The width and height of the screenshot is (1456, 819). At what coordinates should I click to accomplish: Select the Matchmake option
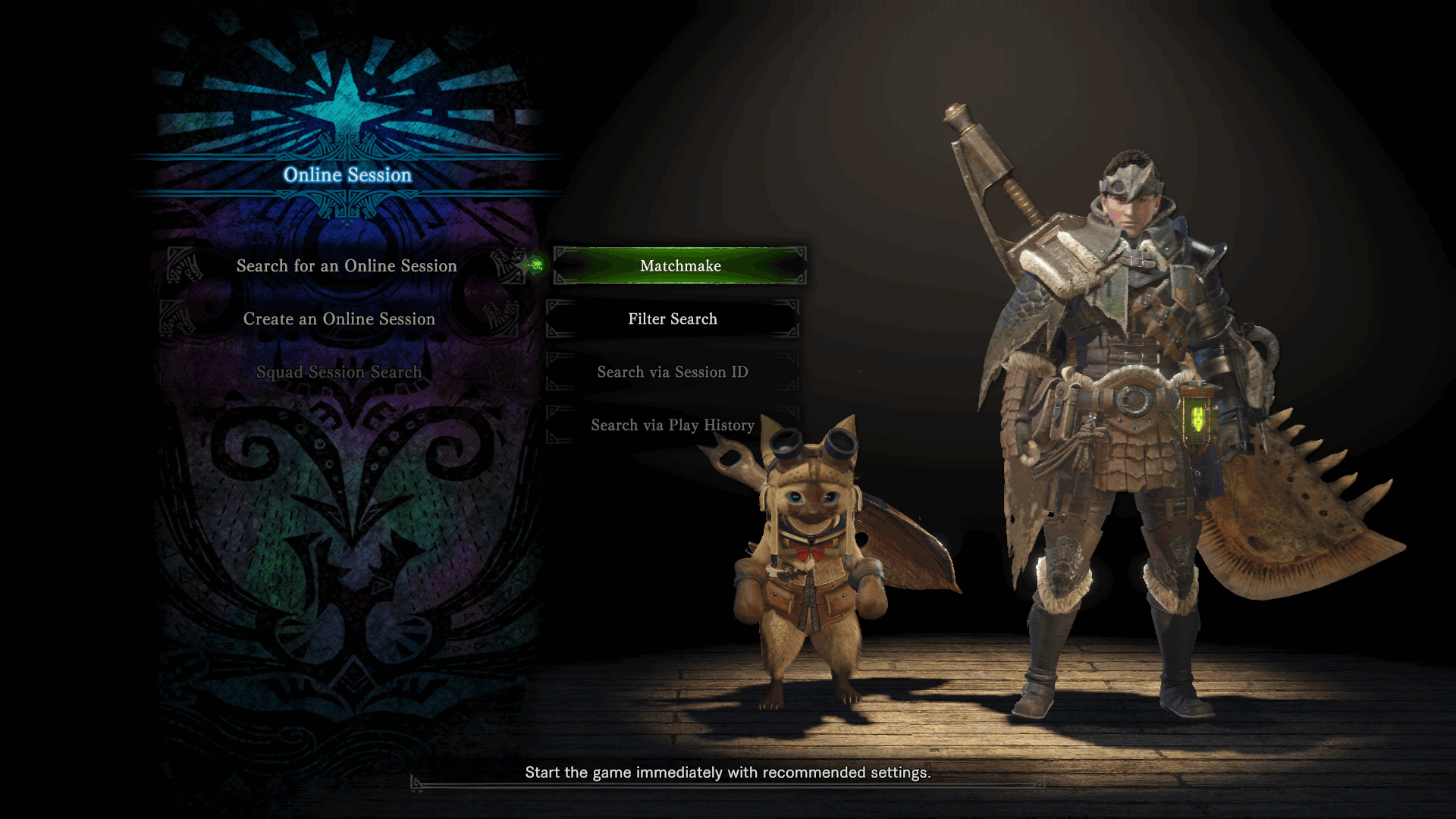click(x=679, y=266)
